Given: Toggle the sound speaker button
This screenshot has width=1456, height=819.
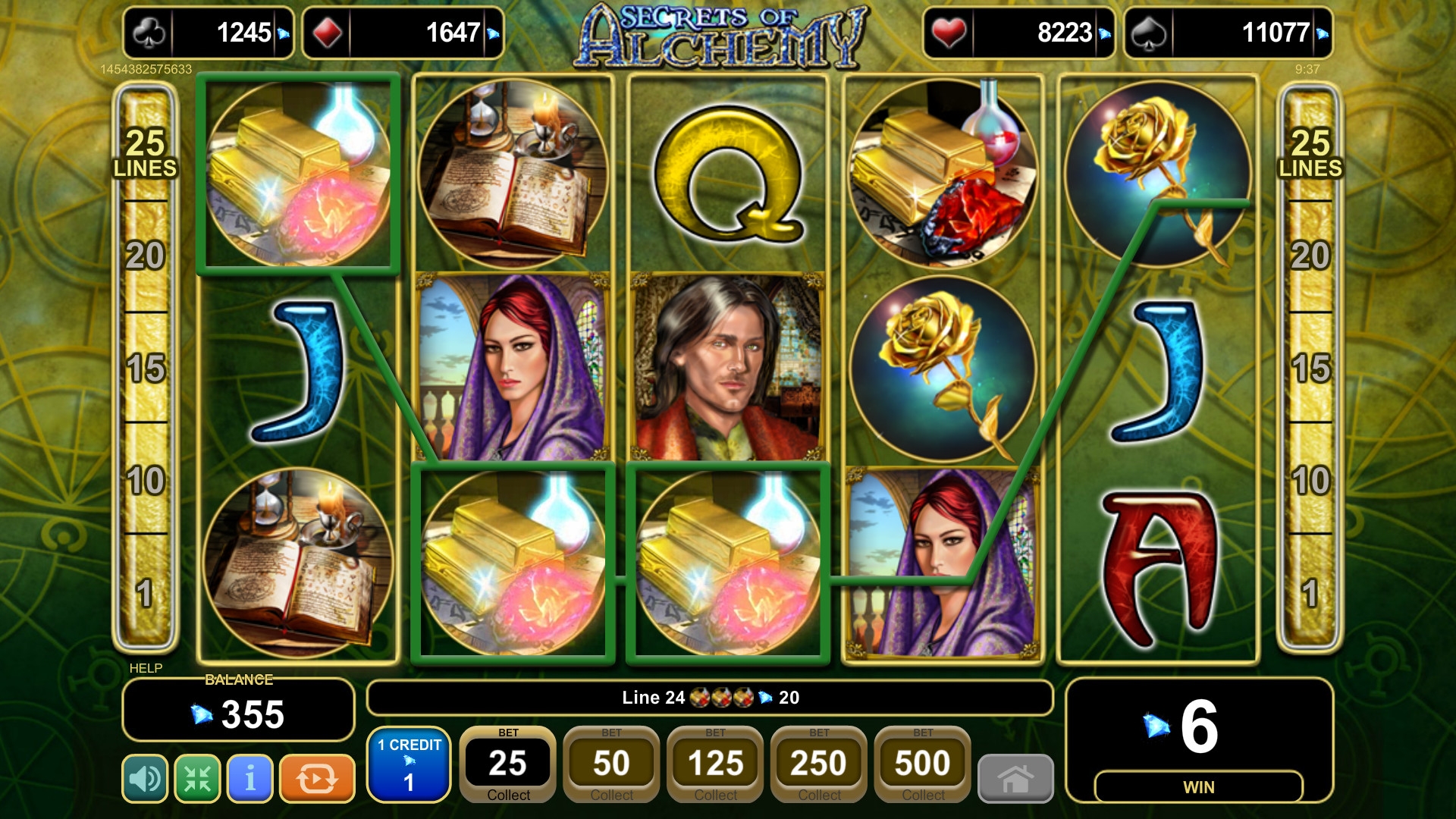Looking at the screenshot, I should click(x=145, y=778).
